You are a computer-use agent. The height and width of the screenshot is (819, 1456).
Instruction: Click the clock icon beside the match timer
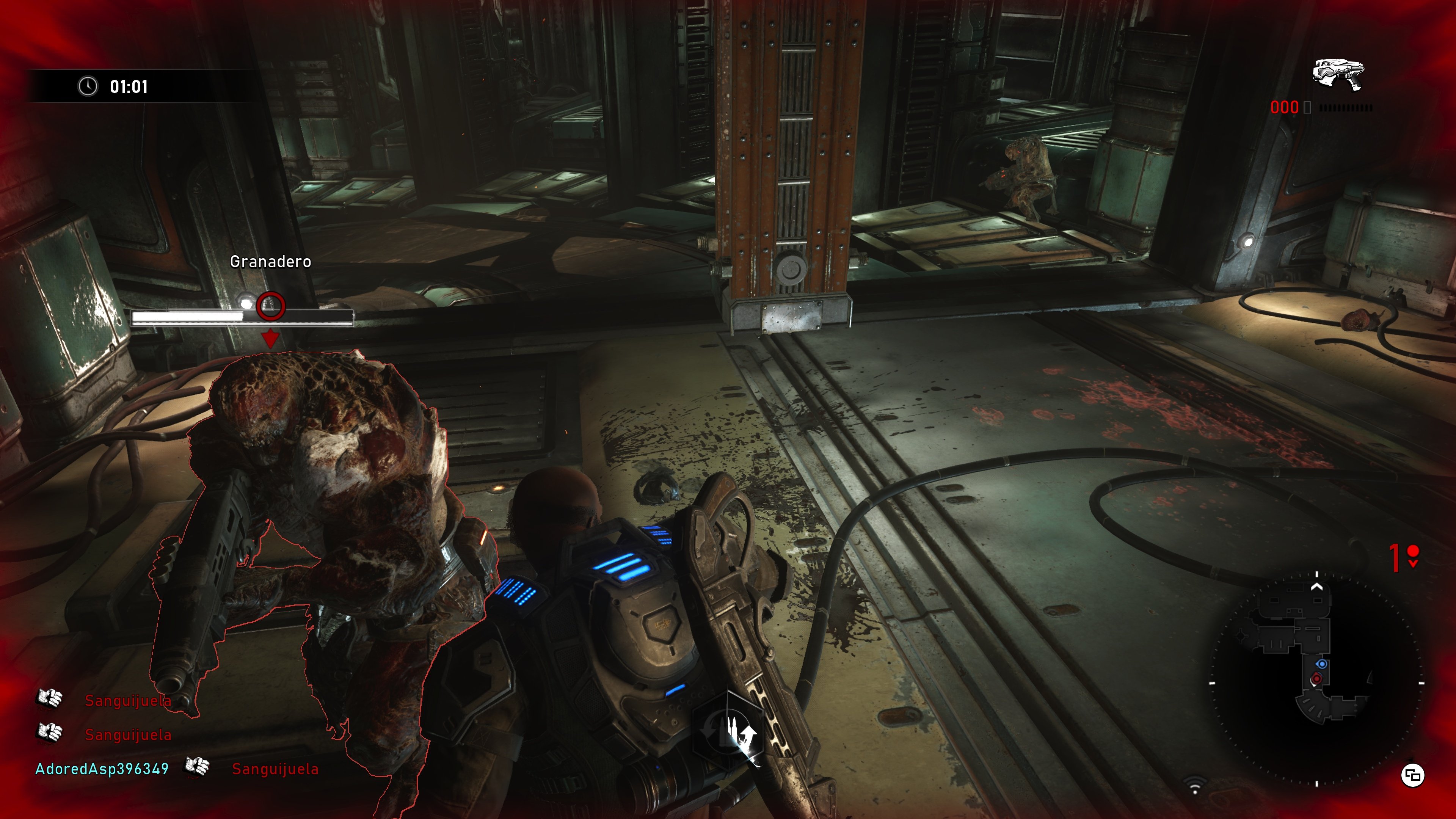[x=88, y=88]
